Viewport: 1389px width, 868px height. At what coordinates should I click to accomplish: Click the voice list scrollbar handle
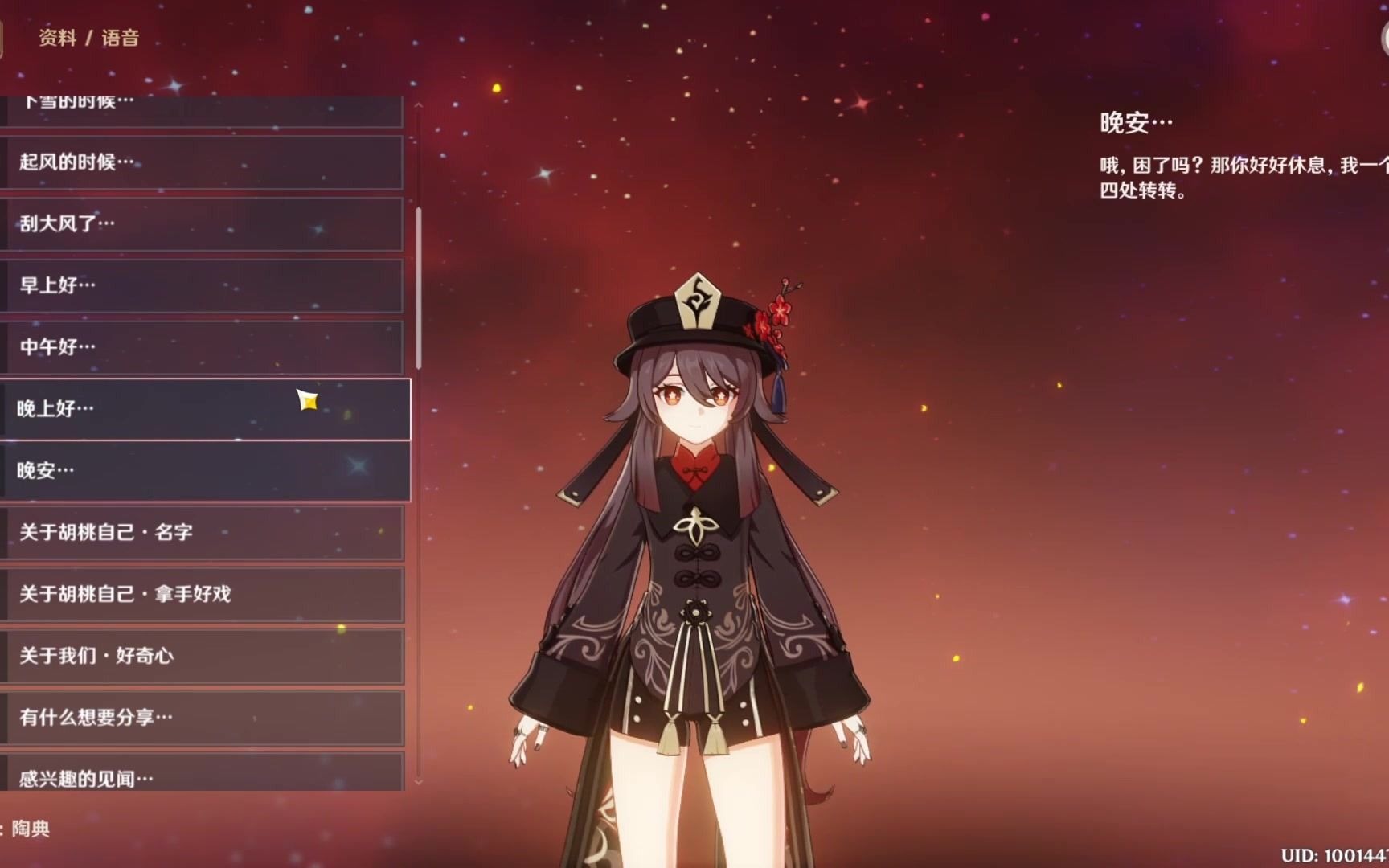pyautogui.click(x=419, y=288)
